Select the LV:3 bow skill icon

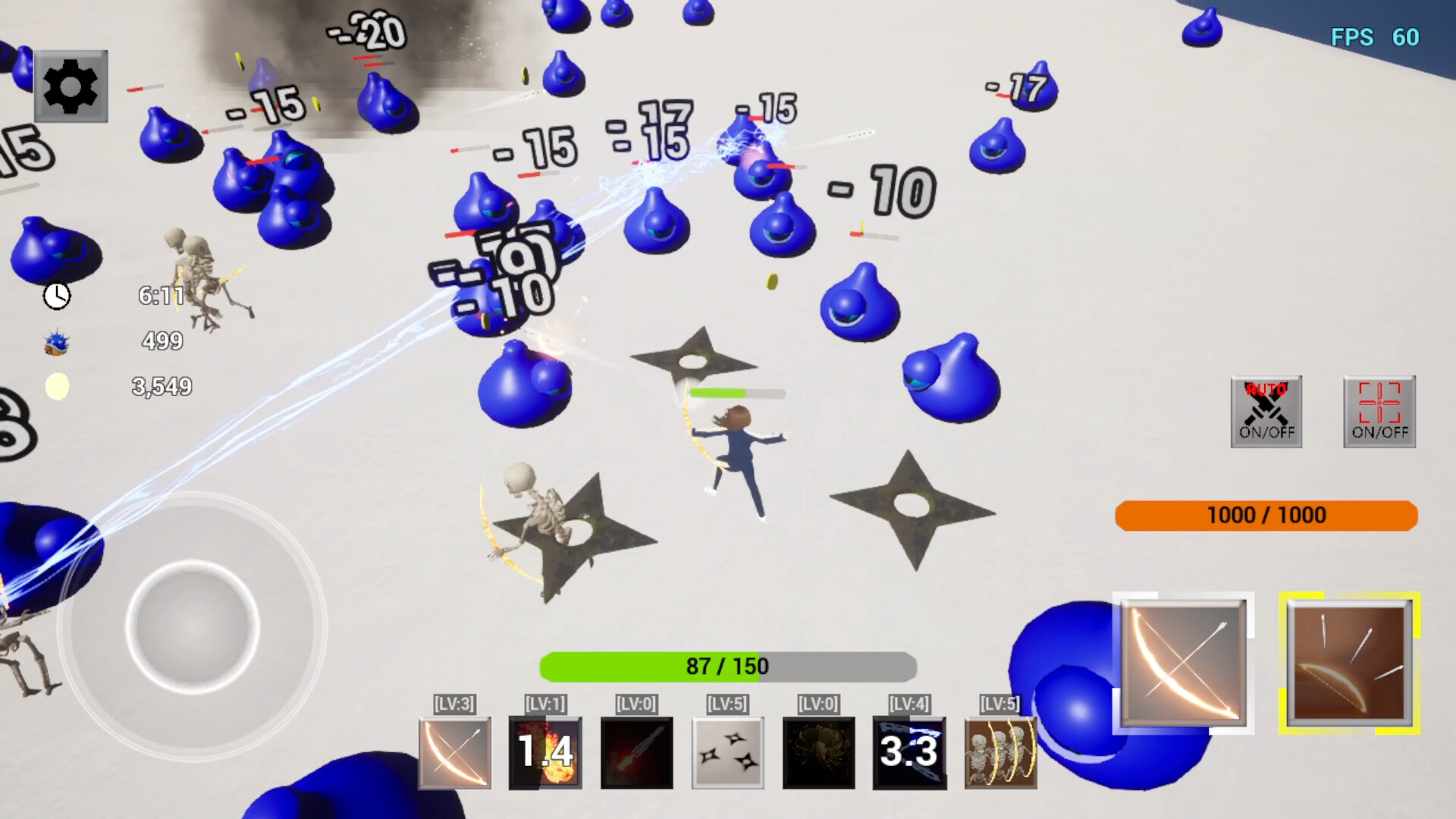pyautogui.click(x=453, y=752)
